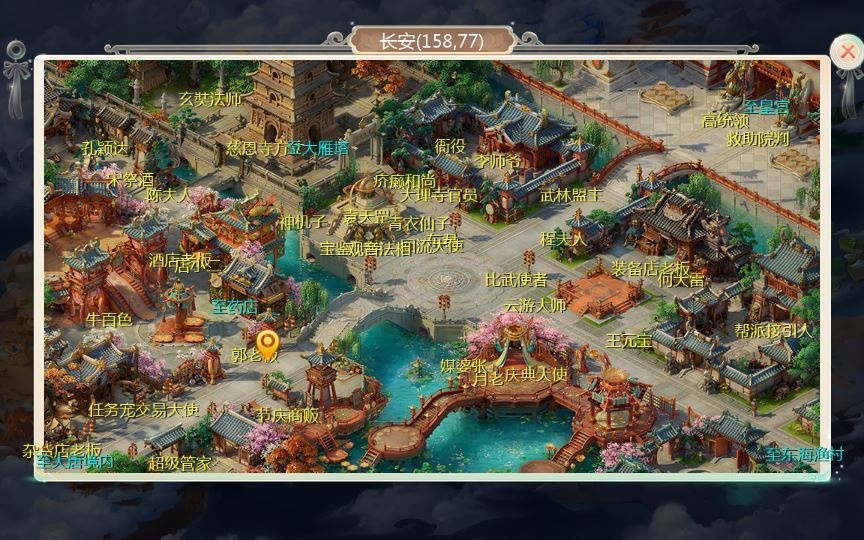
Task: Select the 高统领 NPC label
Action: 726,121
